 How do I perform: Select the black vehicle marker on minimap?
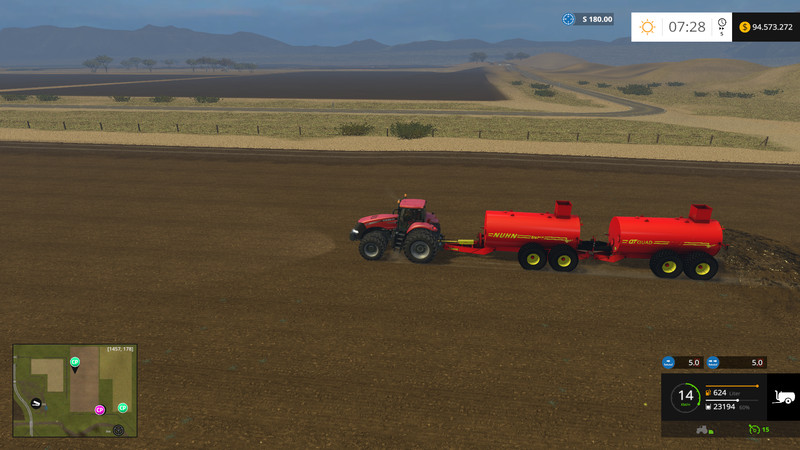[x=36, y=403]
